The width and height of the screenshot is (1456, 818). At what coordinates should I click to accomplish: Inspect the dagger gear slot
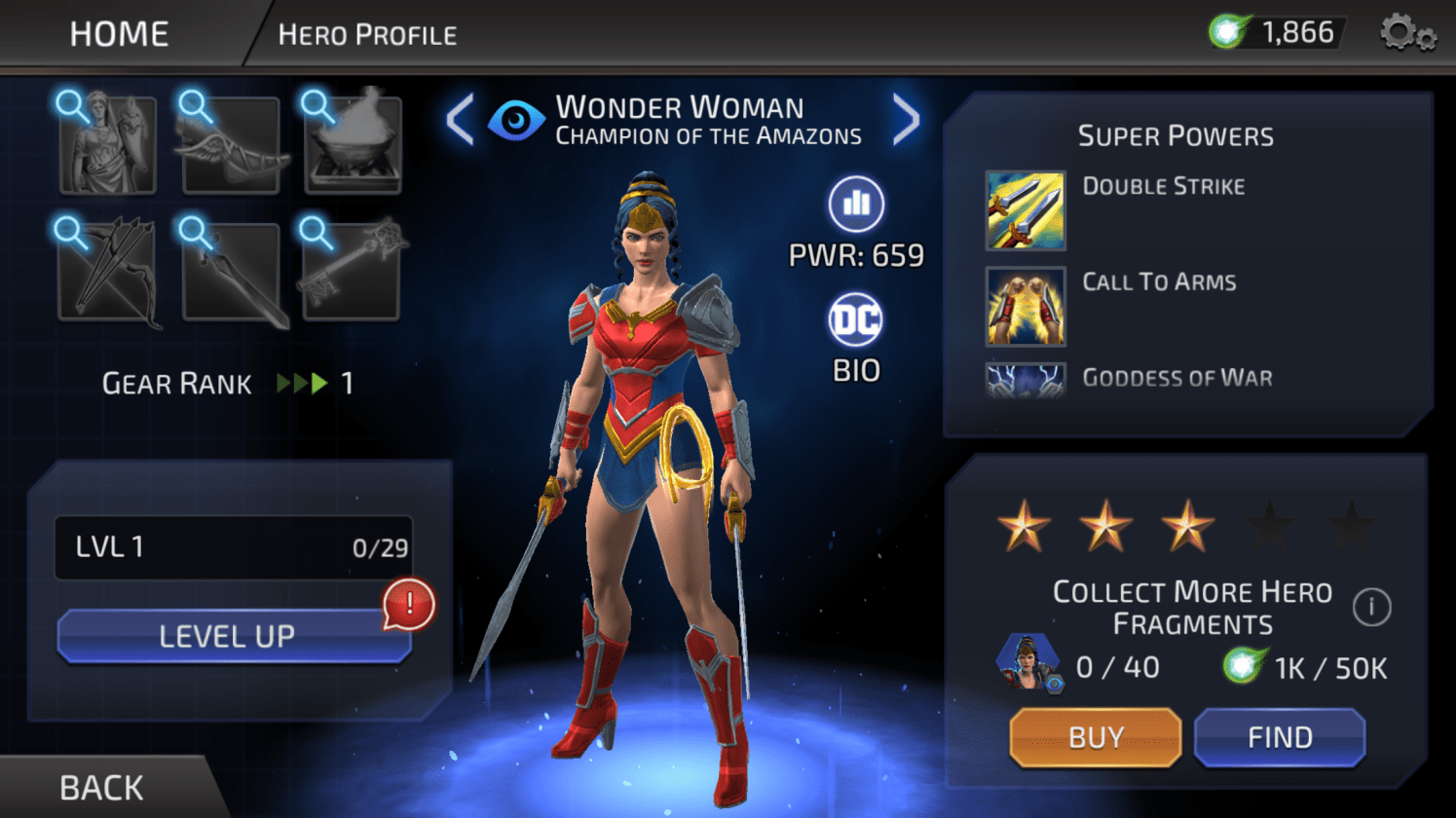pos(231,272)
